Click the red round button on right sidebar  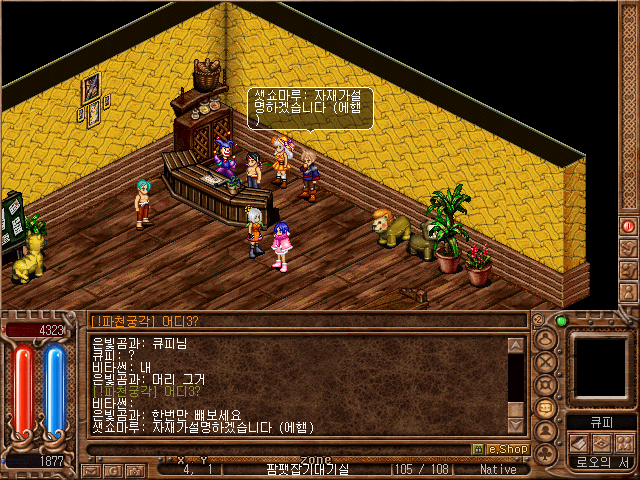629,226
